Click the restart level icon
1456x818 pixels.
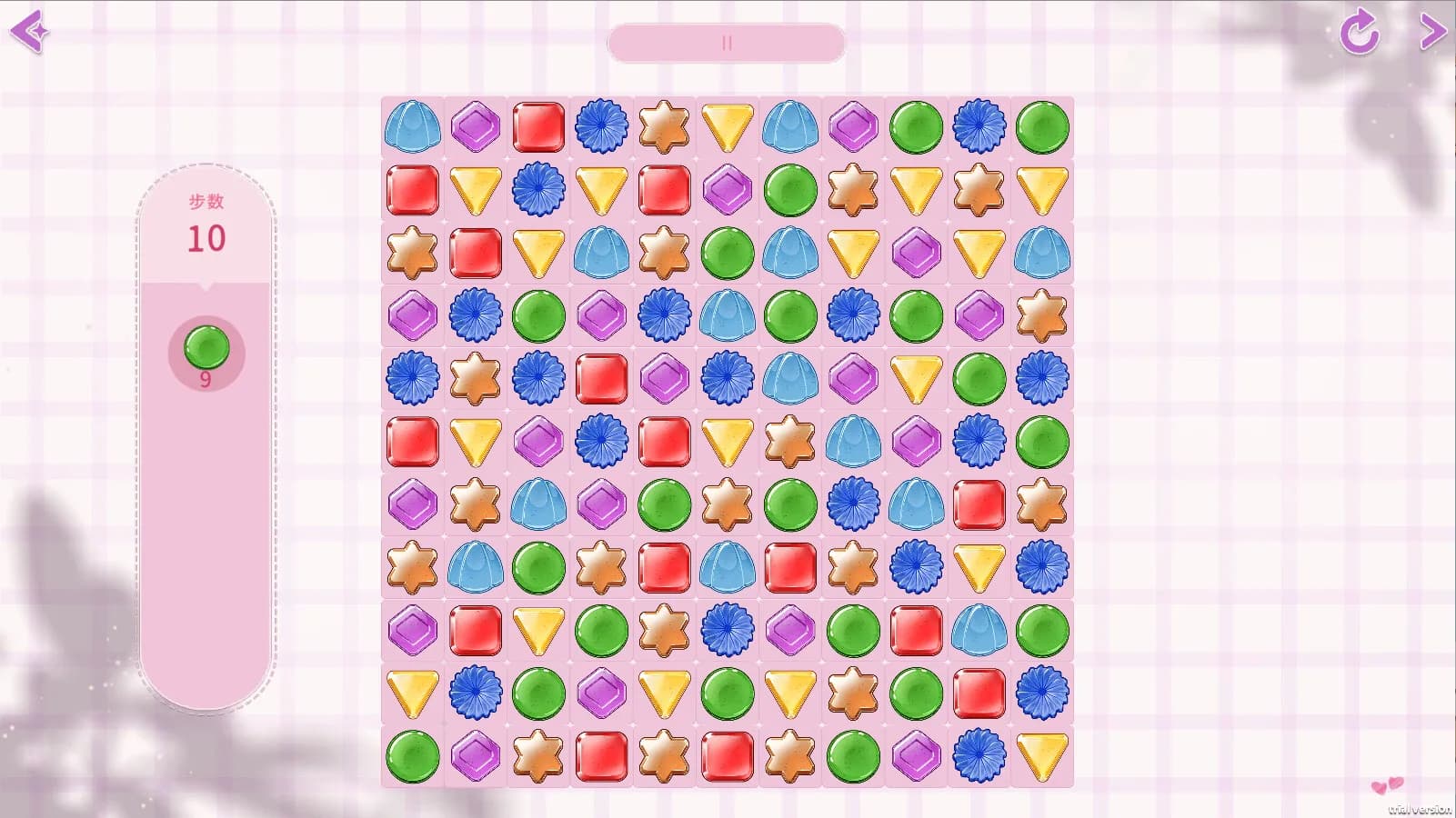[1357, 30]
